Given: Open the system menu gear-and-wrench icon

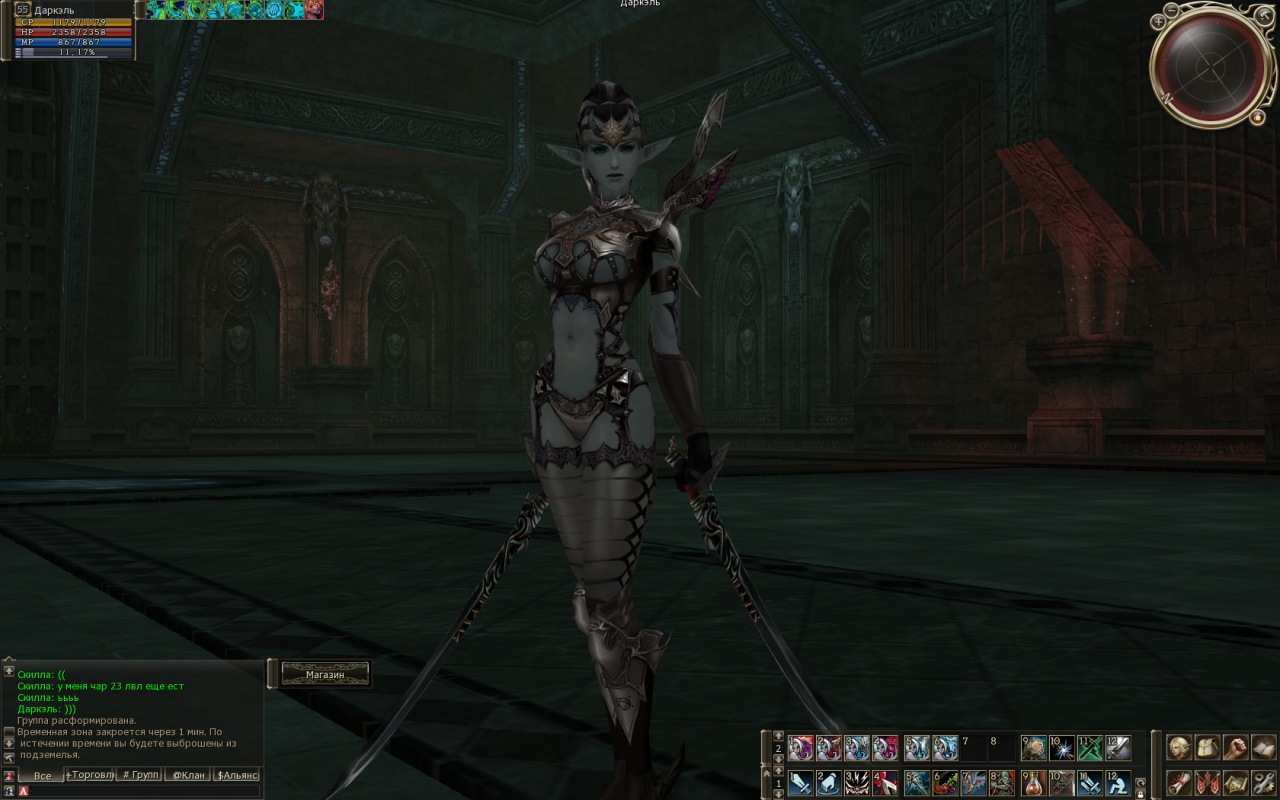Looking at the screenshot, I should (1264, 782).
